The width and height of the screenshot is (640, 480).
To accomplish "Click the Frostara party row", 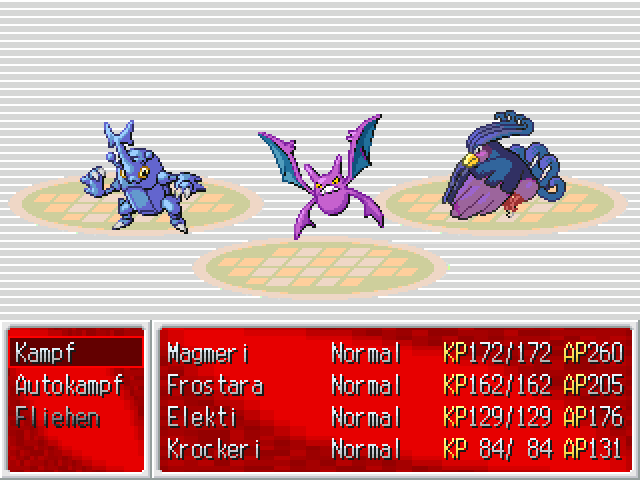I will pos(394,385).
